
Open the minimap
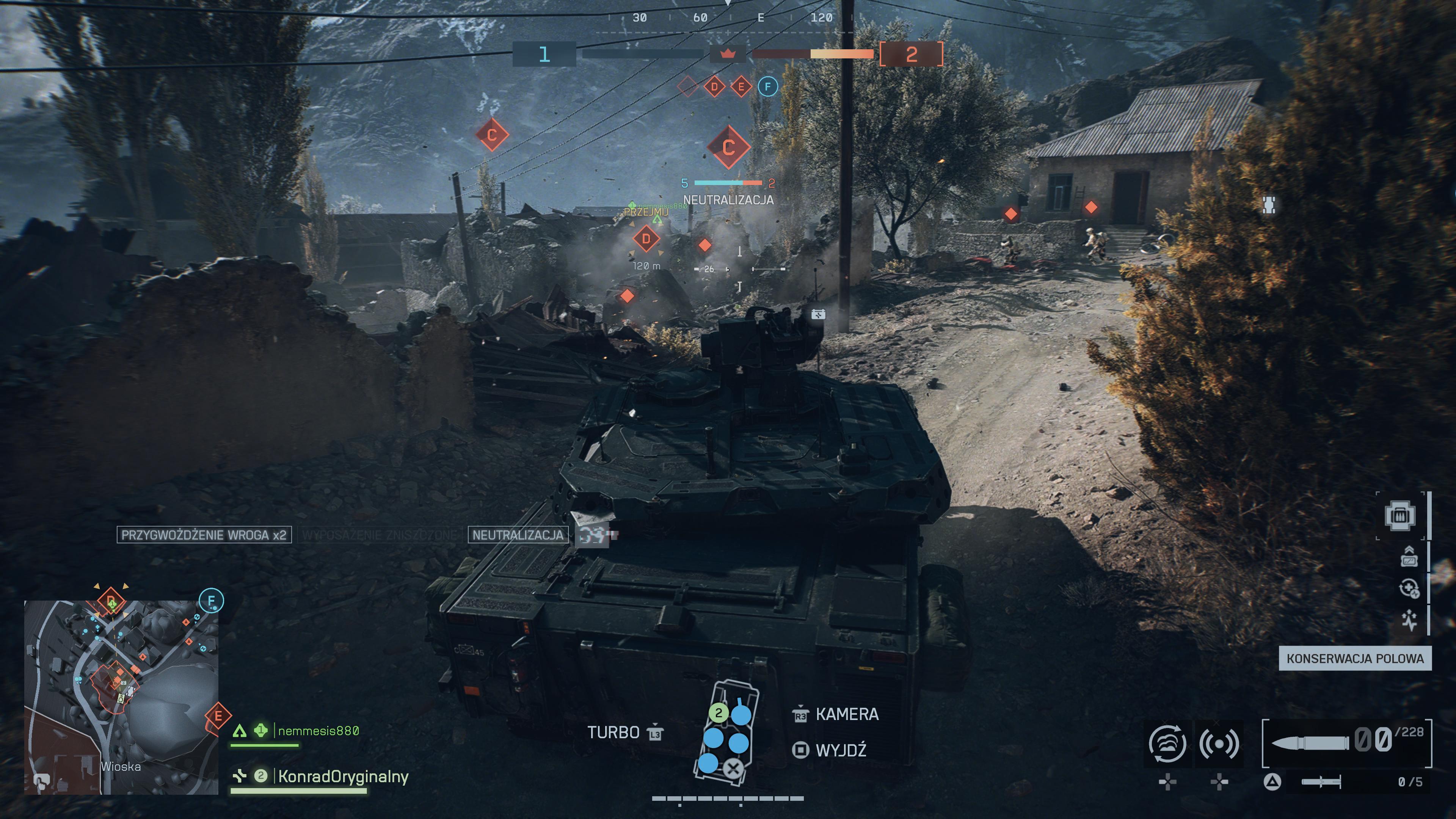[121, 697]
